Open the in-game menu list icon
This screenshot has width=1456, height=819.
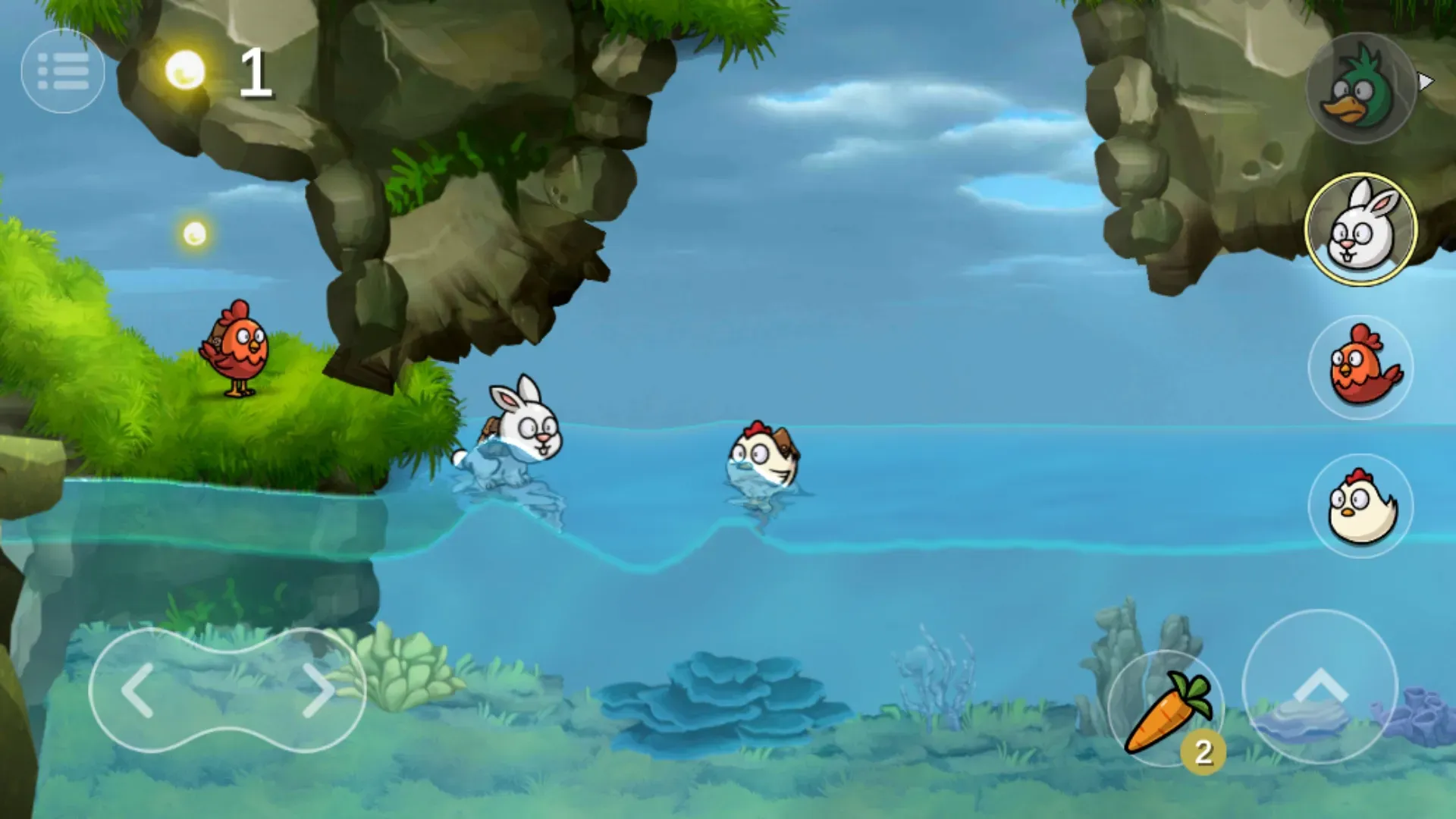point(63,70)
